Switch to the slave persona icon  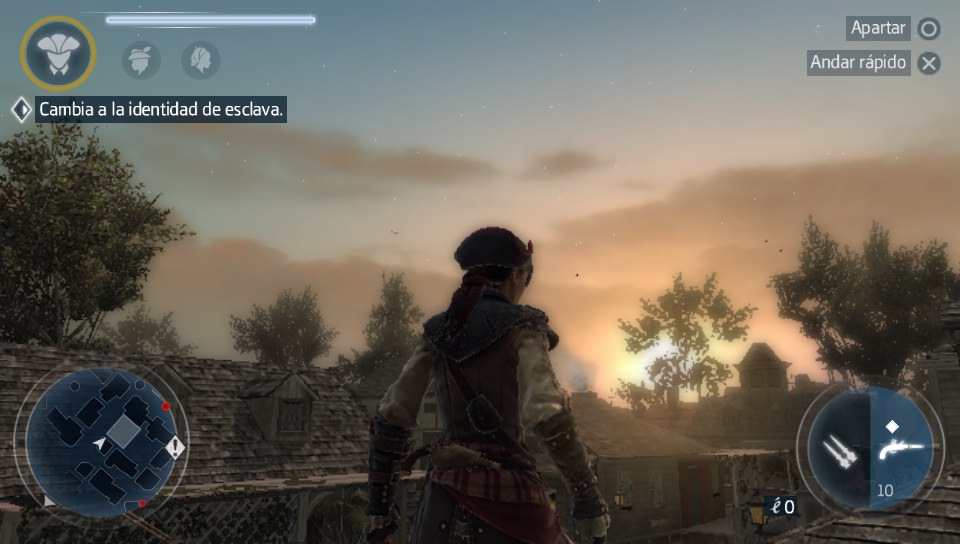coord(141,60)
